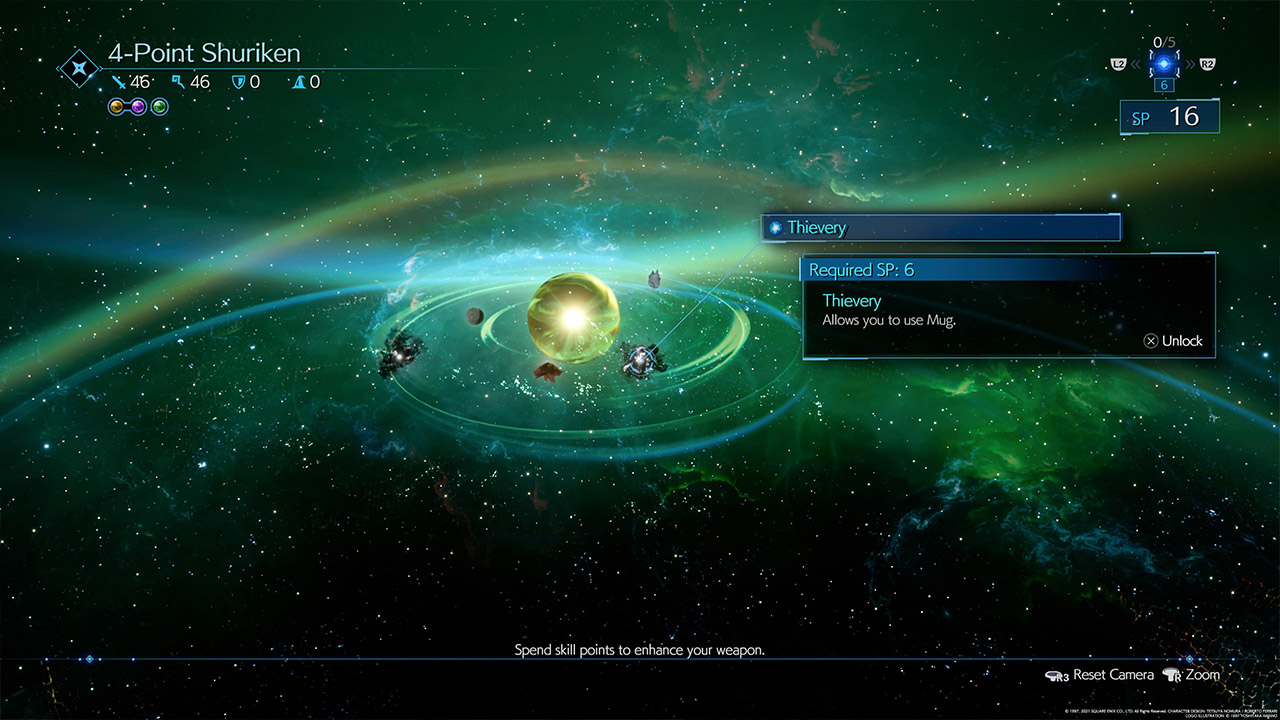Go to the next core with right arrows
Viewport: 1280px width, 720px height.
point(1190,64)
